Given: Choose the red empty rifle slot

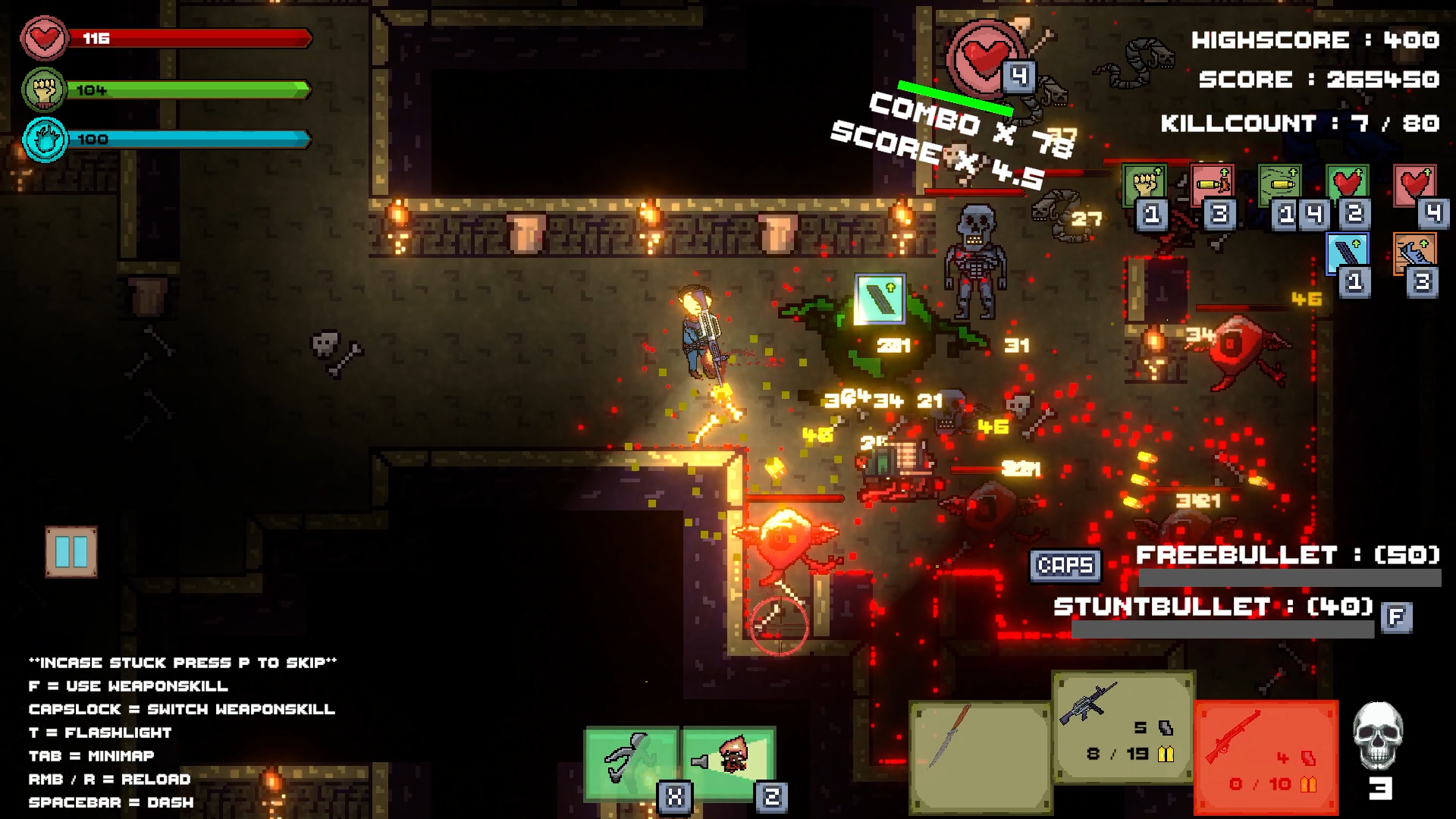Looking at the screenshot, I should 1266,756.
